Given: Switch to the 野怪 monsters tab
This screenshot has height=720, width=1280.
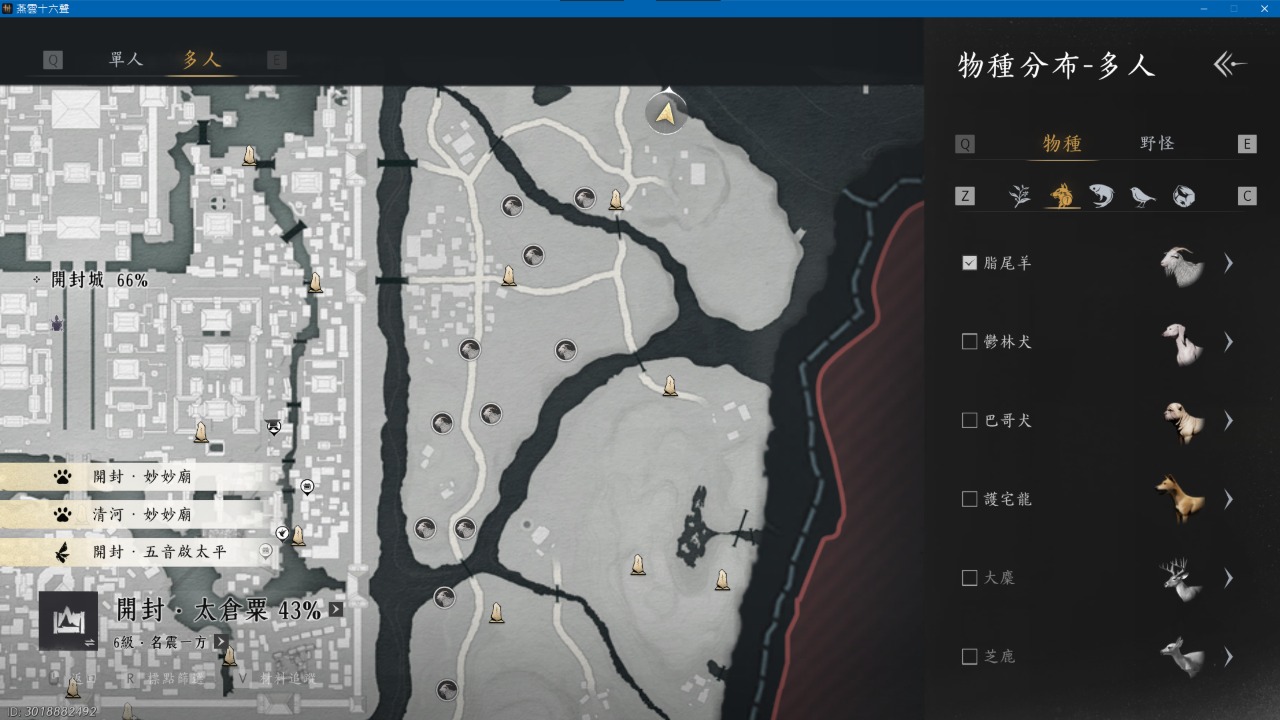Looking at the screenshot, I should (1157, 143).
